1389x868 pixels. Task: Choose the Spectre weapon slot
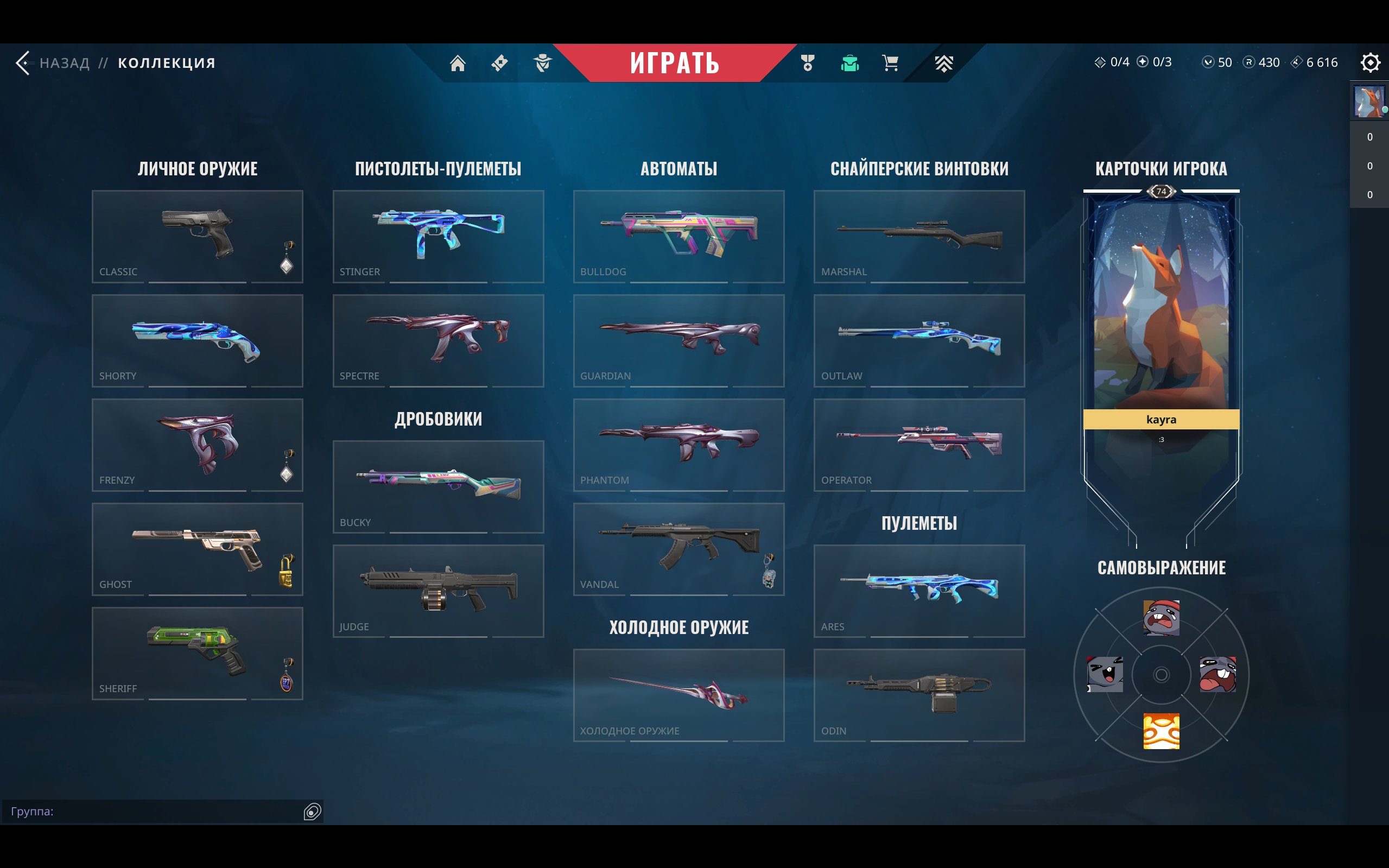438,340
